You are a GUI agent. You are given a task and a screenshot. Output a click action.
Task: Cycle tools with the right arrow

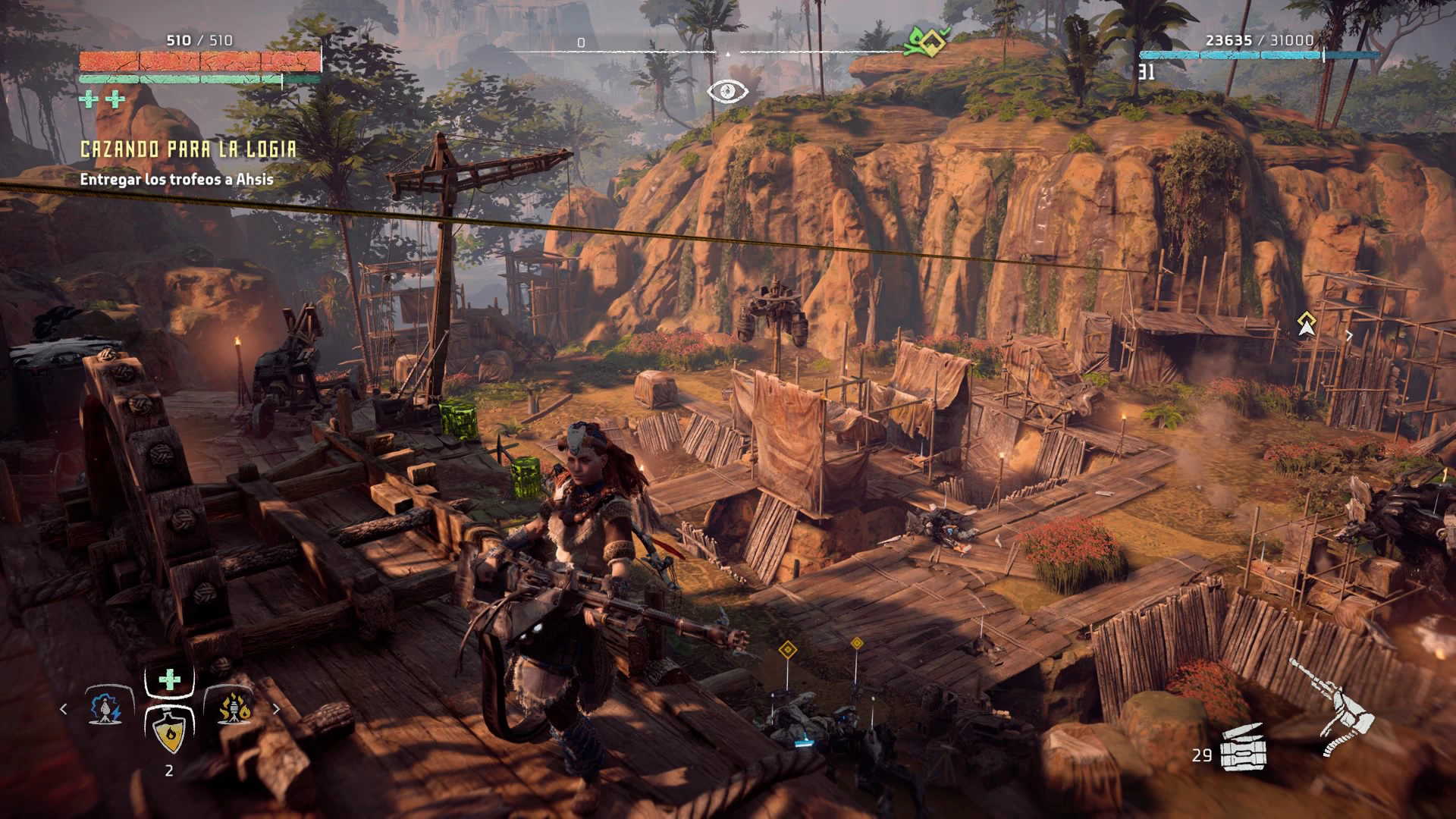click(276, 709)
